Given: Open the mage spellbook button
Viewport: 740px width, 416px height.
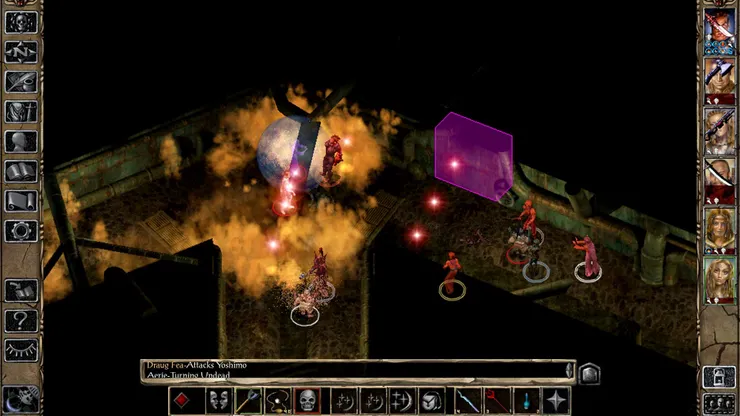Looking at the screenshot, I should (21, 171).
